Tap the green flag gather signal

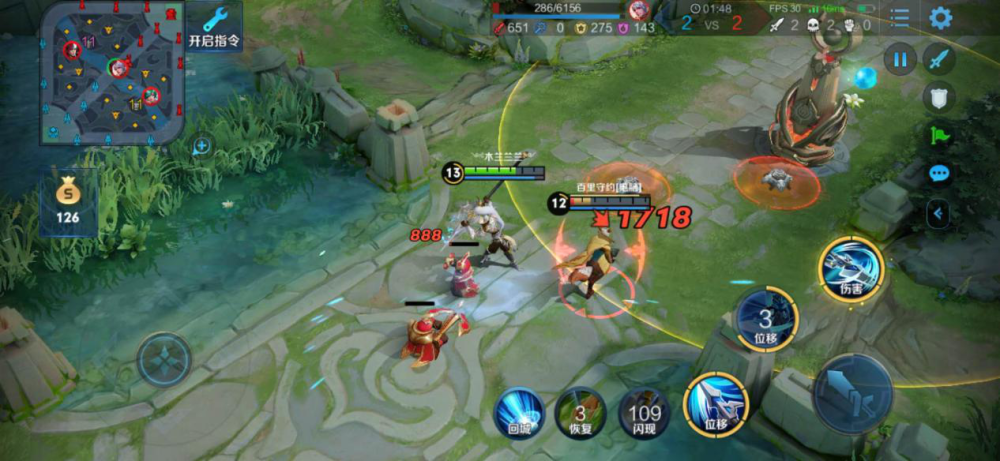click(938, 135)
